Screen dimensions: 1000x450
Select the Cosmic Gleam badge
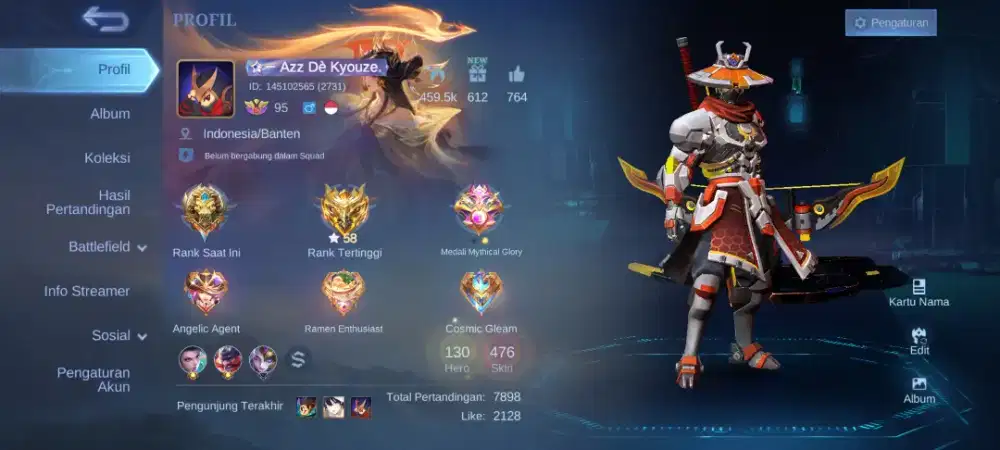pyautogui.click(x=481, y=291)
